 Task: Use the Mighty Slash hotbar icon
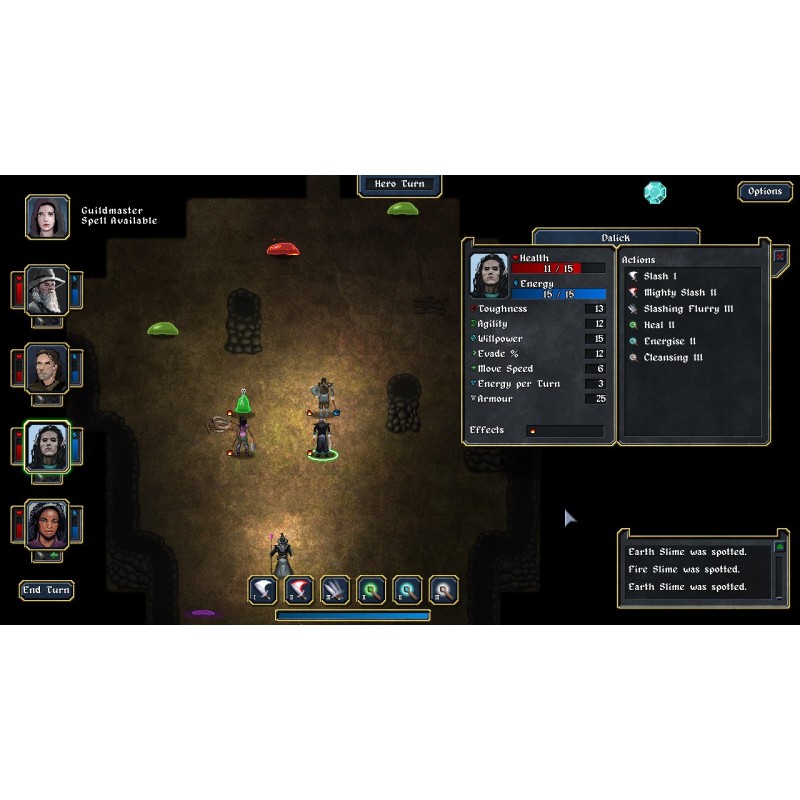pos(299,590)
